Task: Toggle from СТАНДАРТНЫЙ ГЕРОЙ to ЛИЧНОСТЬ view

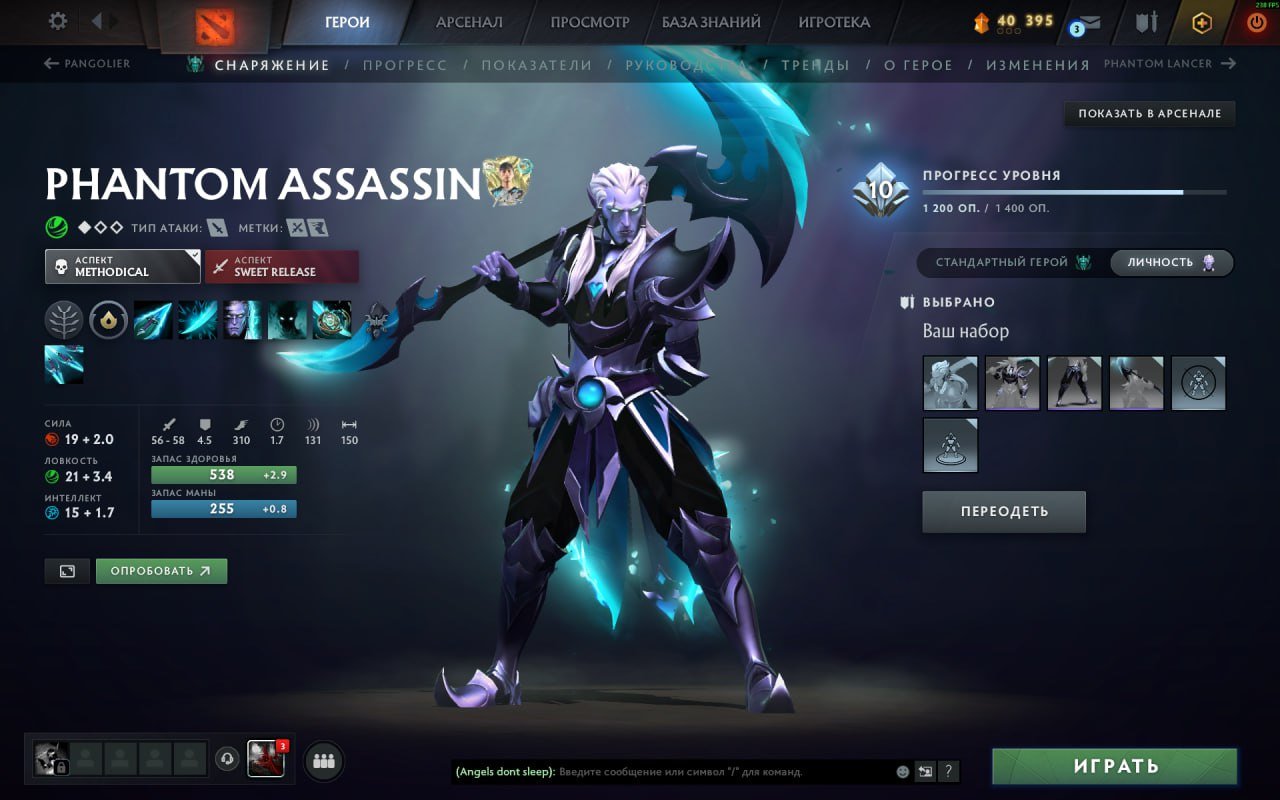Action: tap(1170, 262)
